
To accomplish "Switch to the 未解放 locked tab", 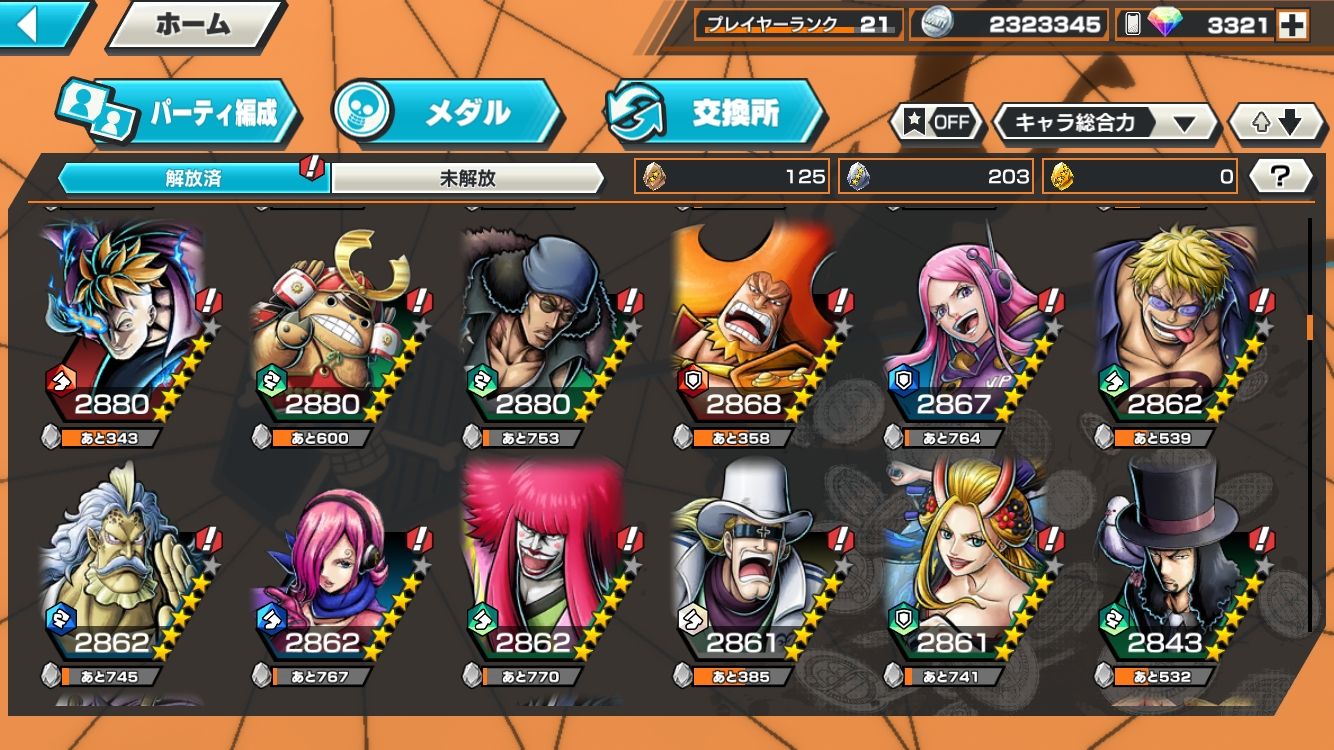I will click(468, 179).
